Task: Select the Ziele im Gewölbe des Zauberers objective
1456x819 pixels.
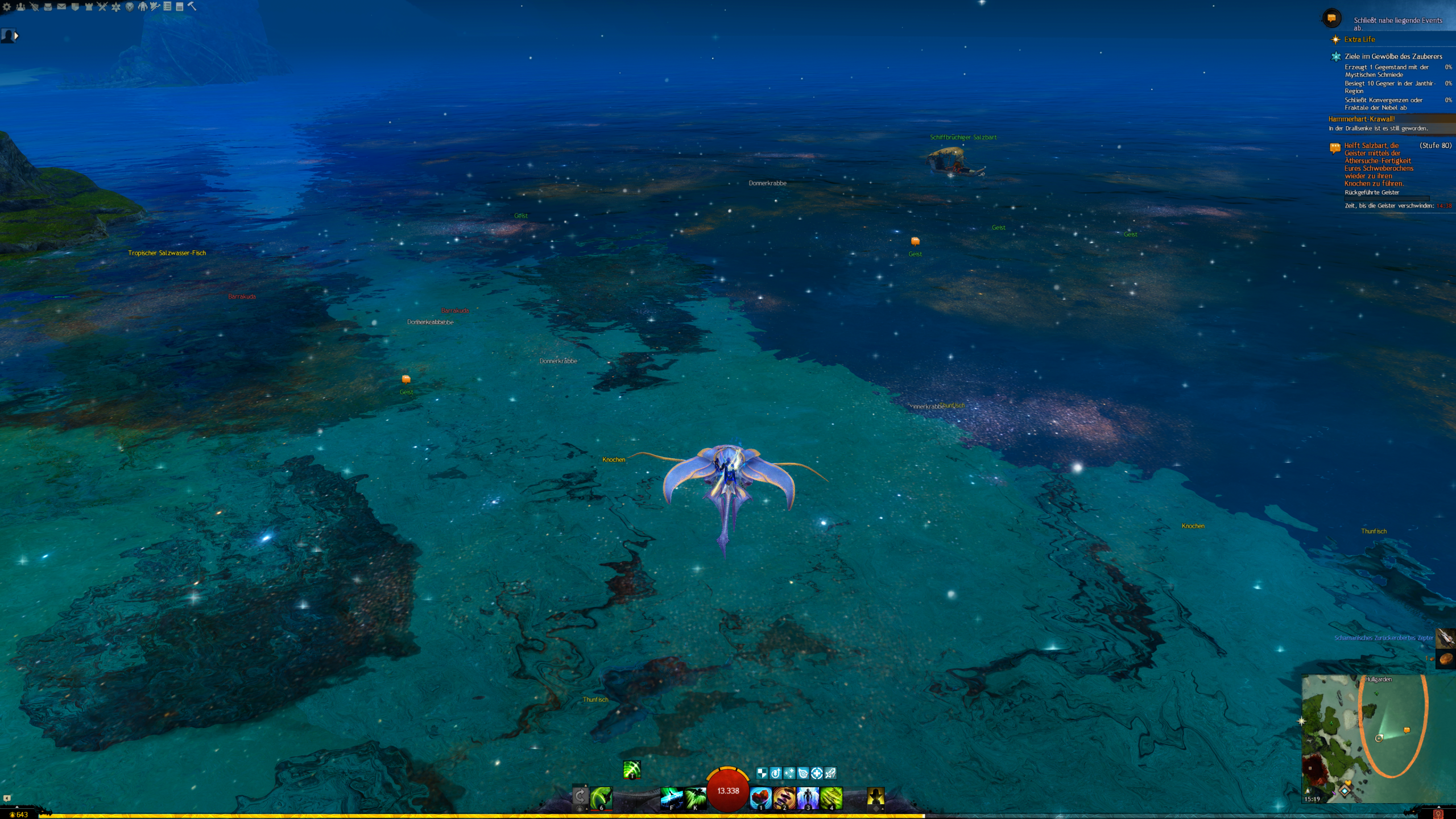Action: (x=1393, y=56)
